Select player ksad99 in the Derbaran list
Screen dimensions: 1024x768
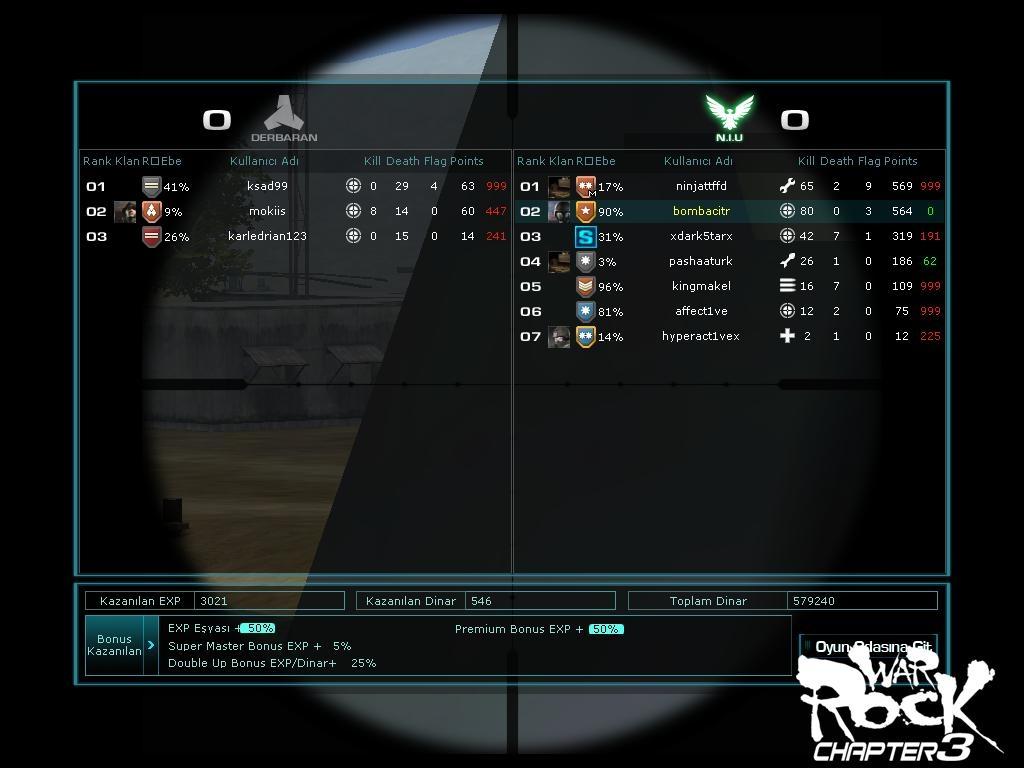pyautogui.click(x=267, y=186)
